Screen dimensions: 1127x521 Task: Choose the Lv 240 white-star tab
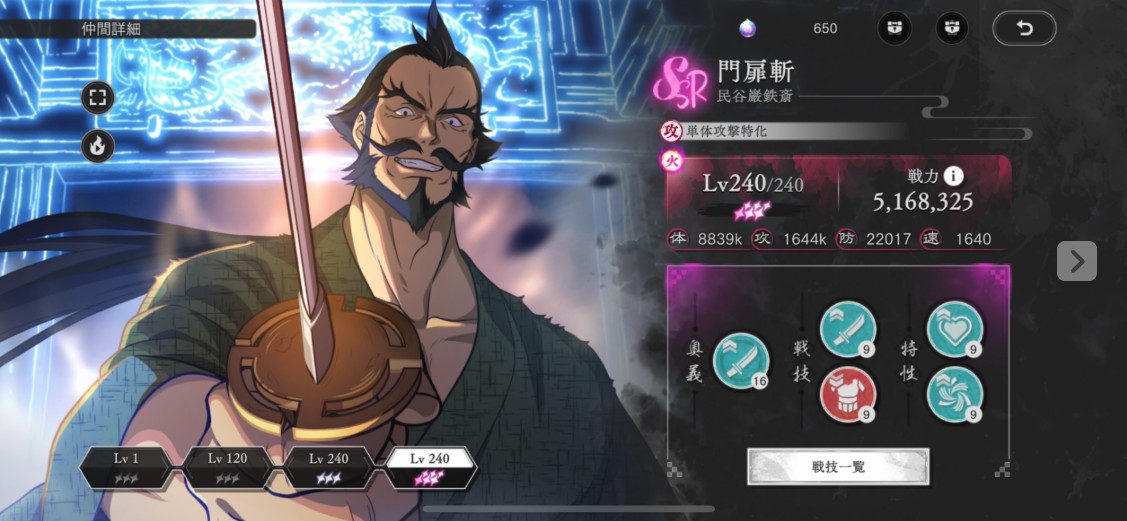tap(329, 466)
